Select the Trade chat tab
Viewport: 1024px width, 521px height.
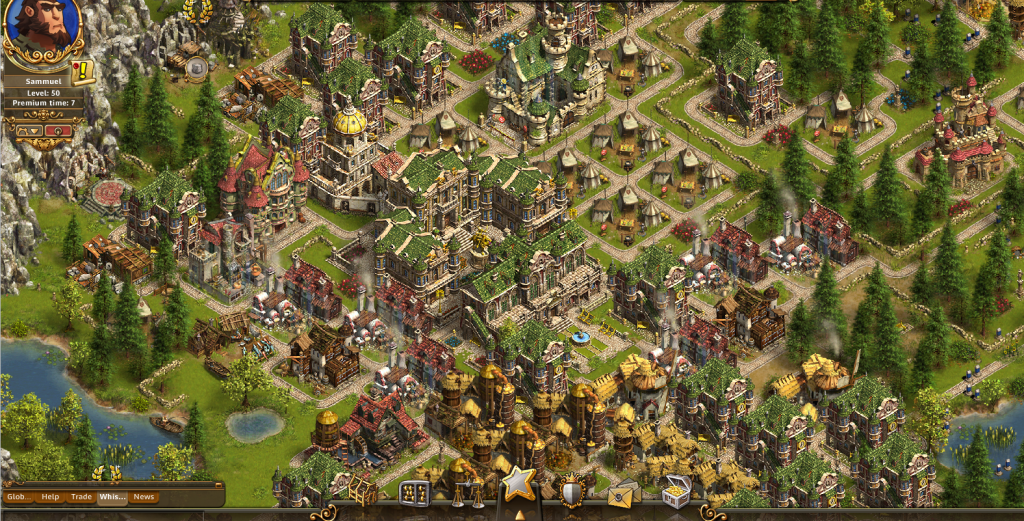[81, 497]
